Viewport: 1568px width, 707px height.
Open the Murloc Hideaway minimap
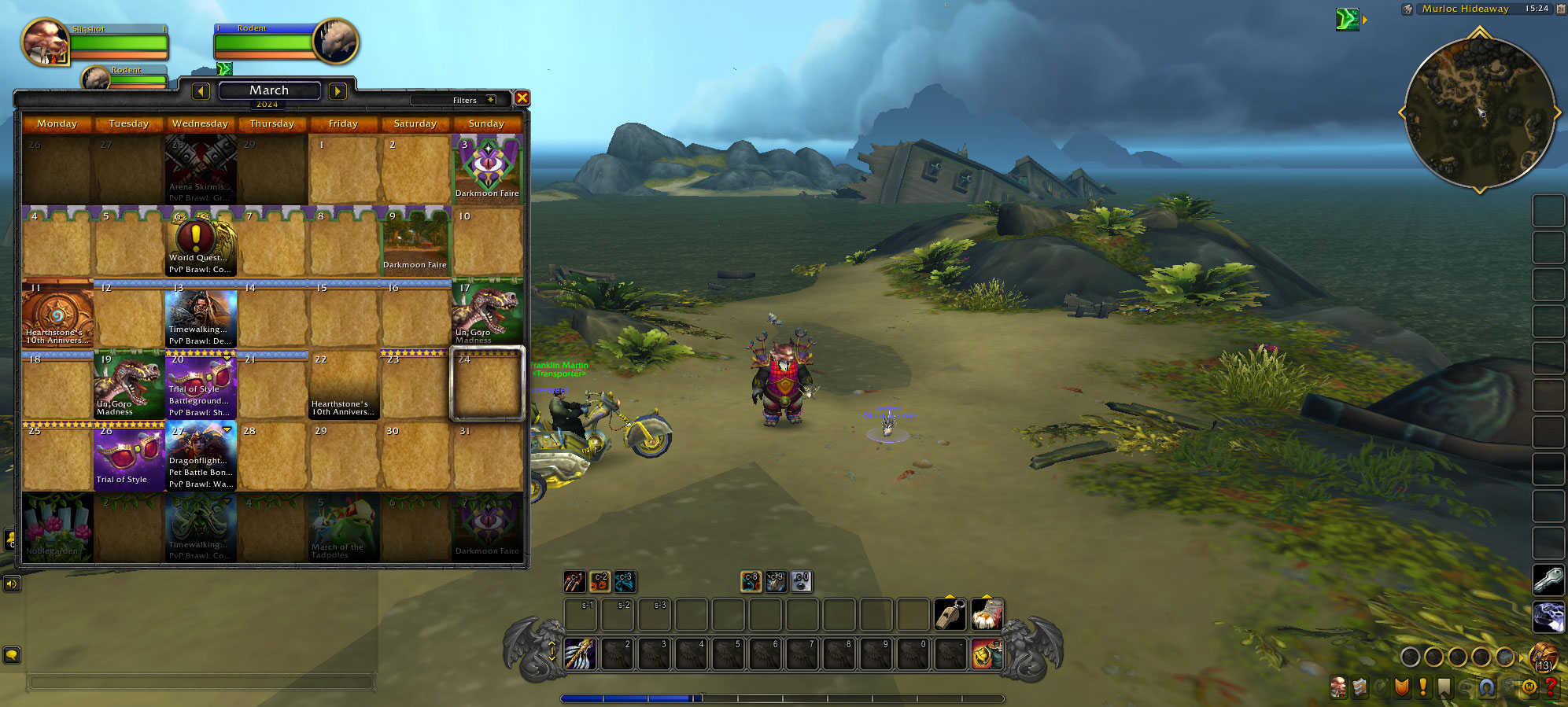(1479, 113)
